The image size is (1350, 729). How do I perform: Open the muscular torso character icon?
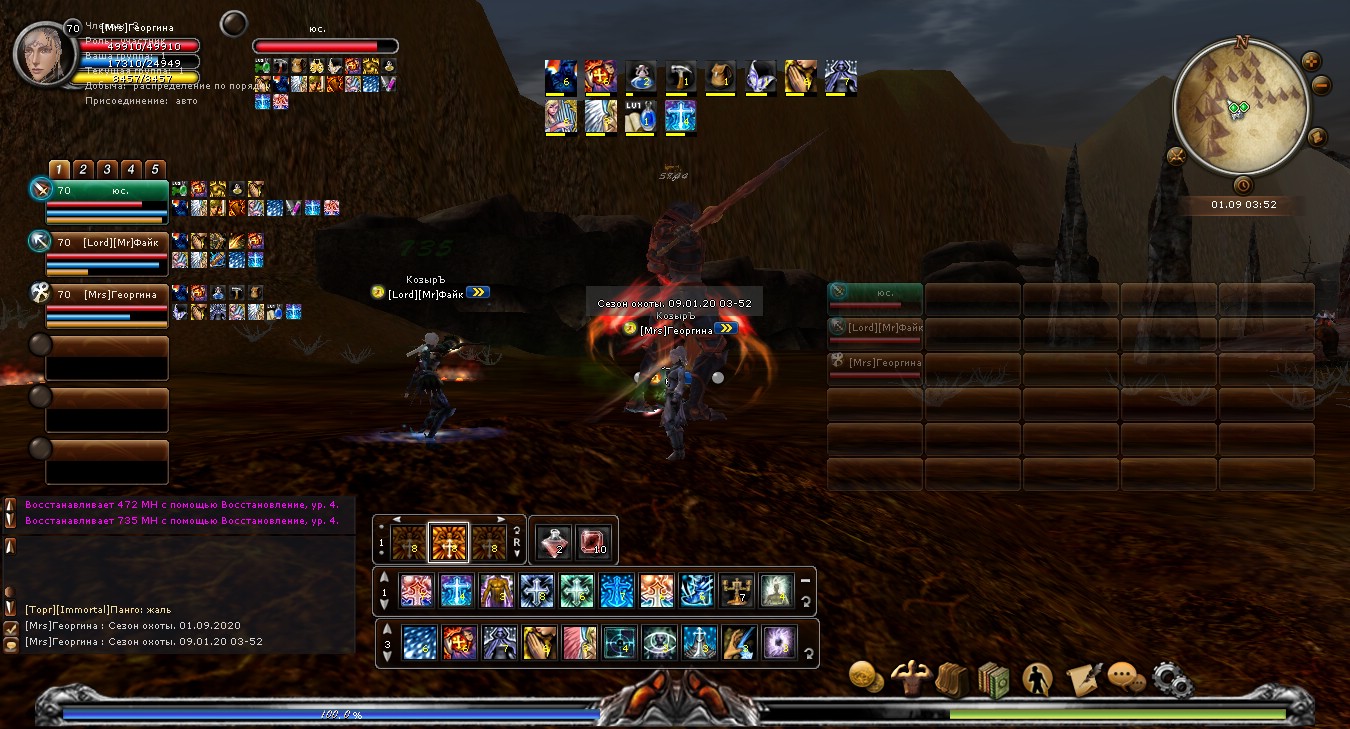tap(909, 679)
